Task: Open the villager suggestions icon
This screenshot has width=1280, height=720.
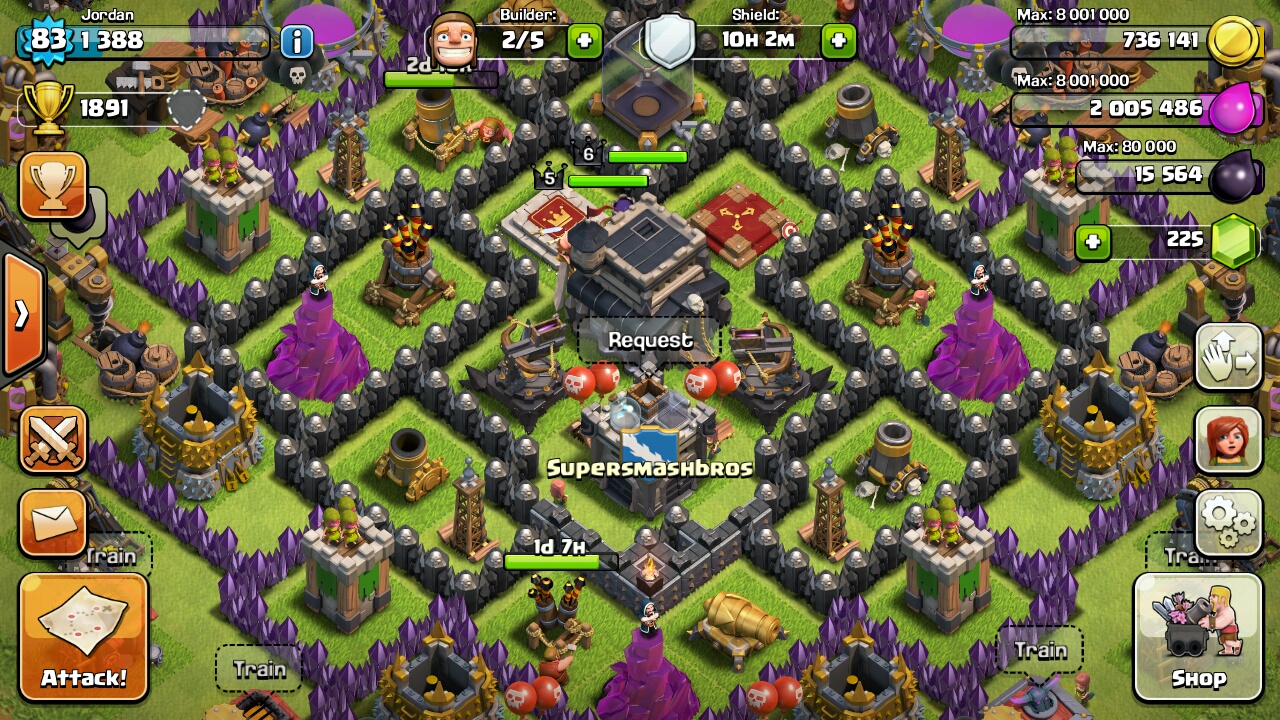Action: point(1228,440)
